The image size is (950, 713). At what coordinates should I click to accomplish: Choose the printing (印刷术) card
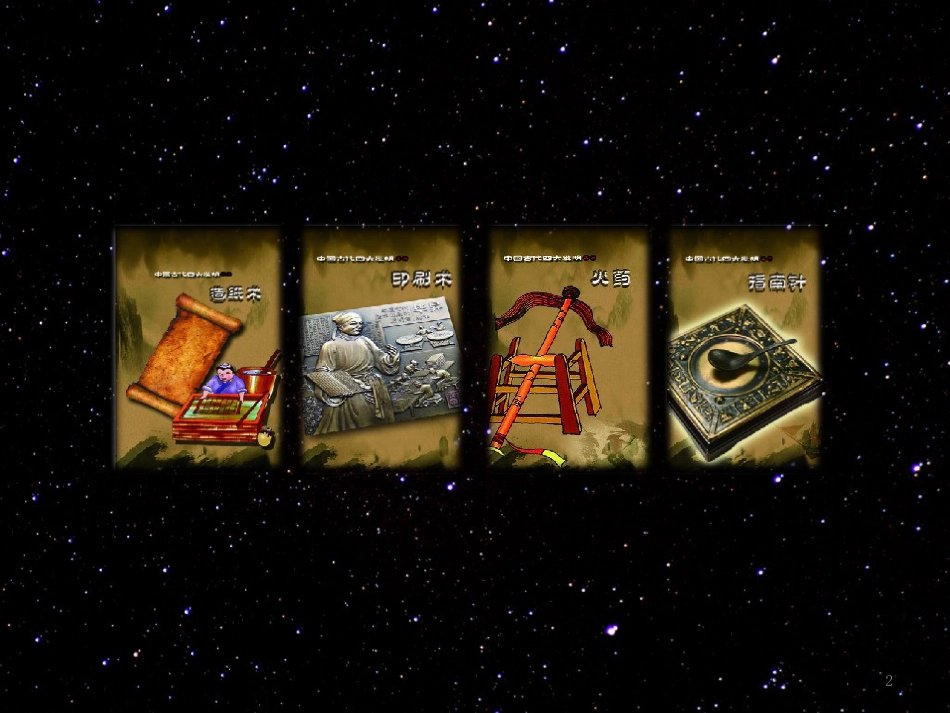[381, 347]
